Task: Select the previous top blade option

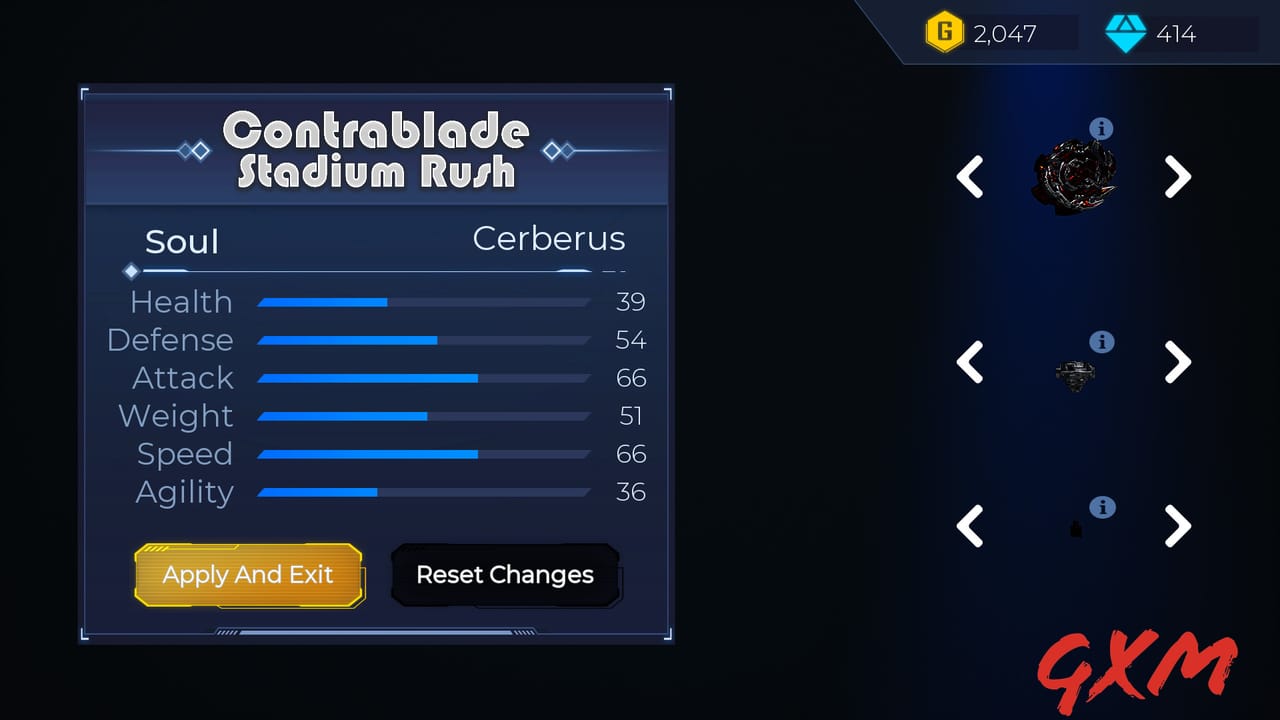Action: point(970,177)
